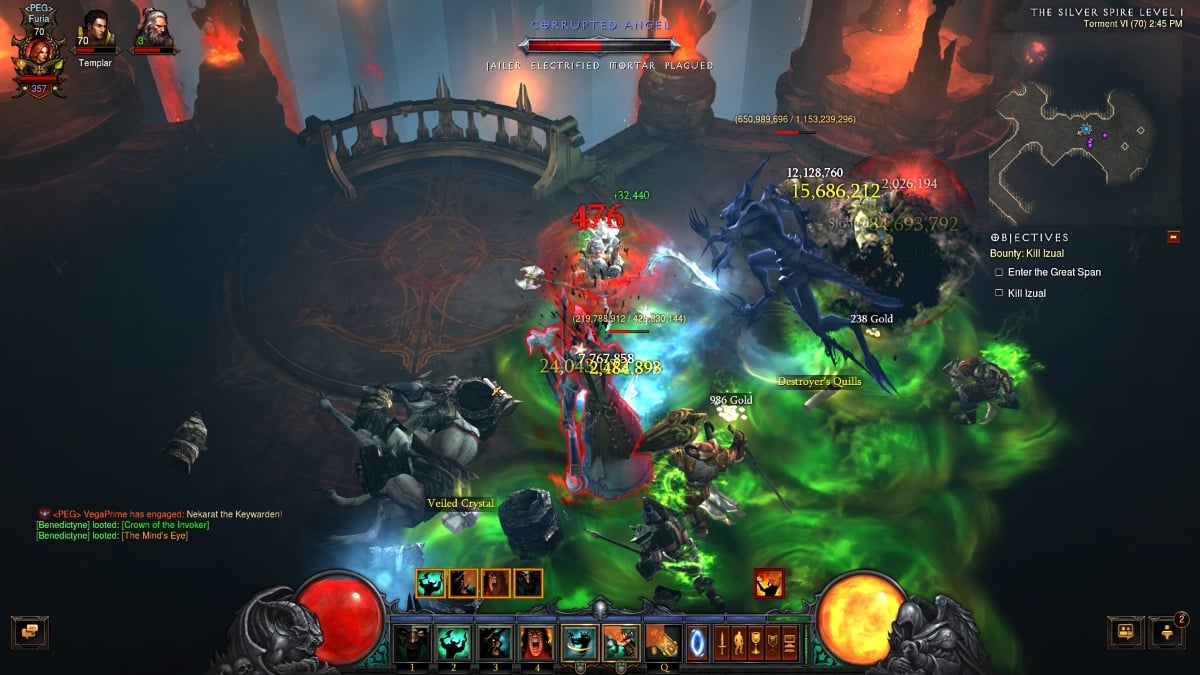Open the chat bubble button
The height and width of the screenshot is (675, 1200).
[29, 631]
